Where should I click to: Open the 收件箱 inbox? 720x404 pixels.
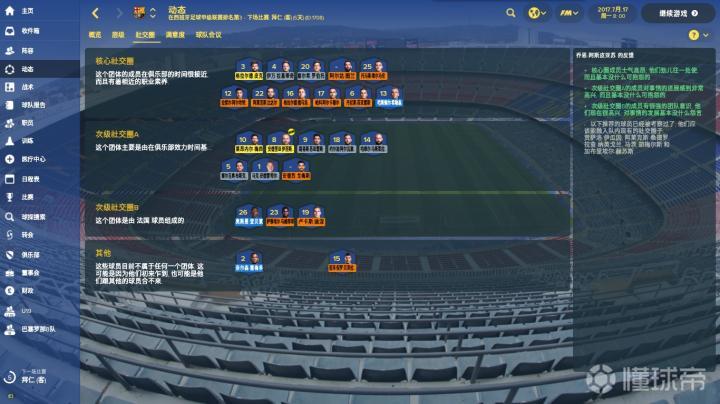(x=29, y=31)
